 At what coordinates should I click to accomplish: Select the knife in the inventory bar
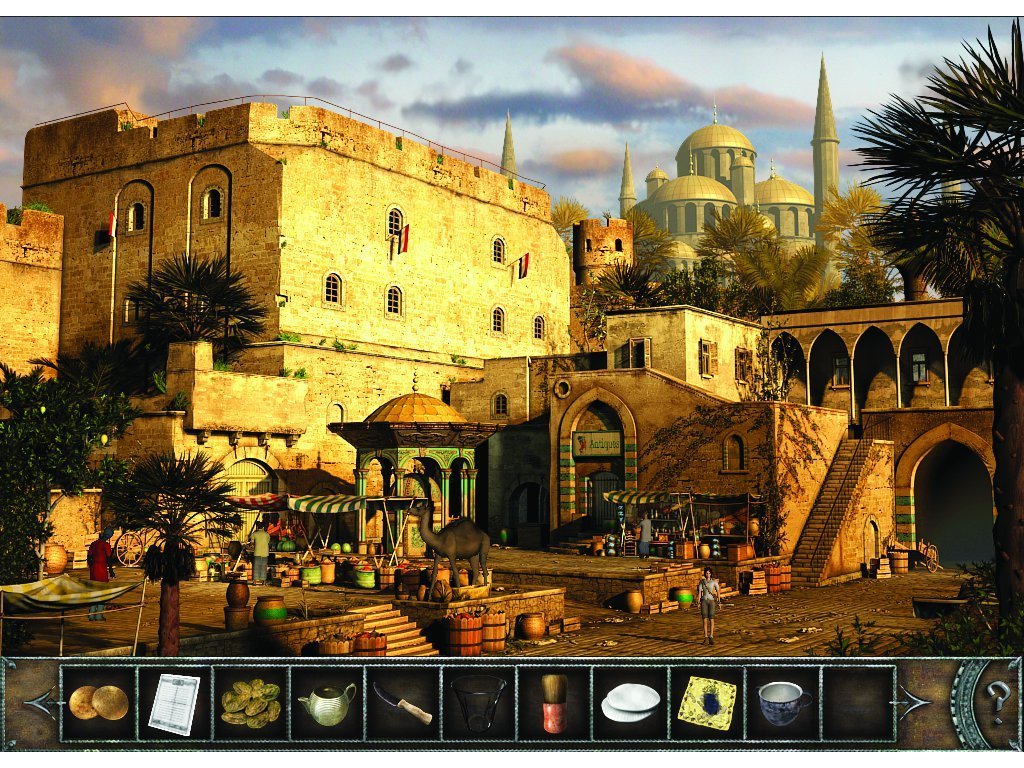click(402, 703)
